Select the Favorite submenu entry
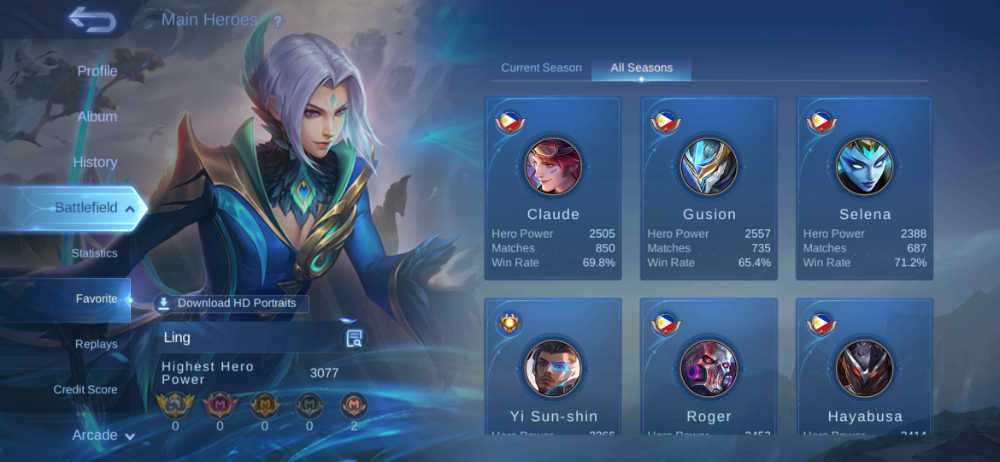Image resolution: width=1000 pixels, height=462 pixels. (96, 299)
